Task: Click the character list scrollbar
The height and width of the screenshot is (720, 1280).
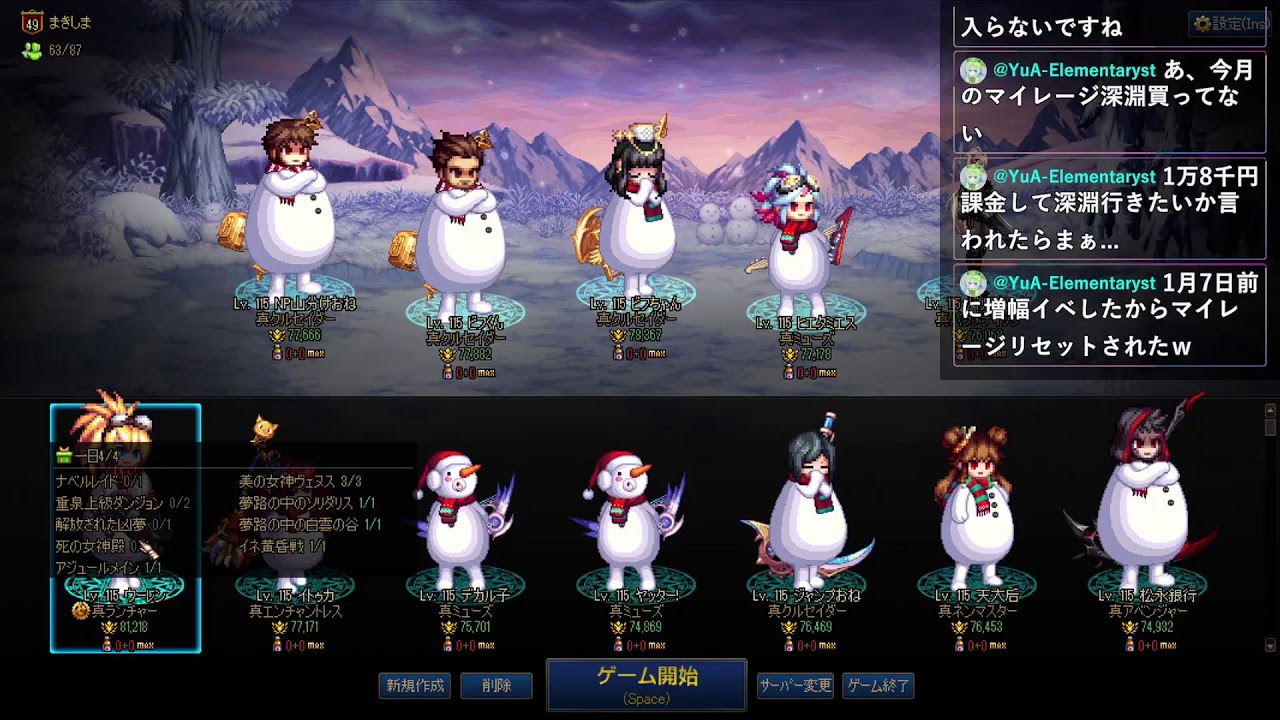Action: click(1270, 526)
